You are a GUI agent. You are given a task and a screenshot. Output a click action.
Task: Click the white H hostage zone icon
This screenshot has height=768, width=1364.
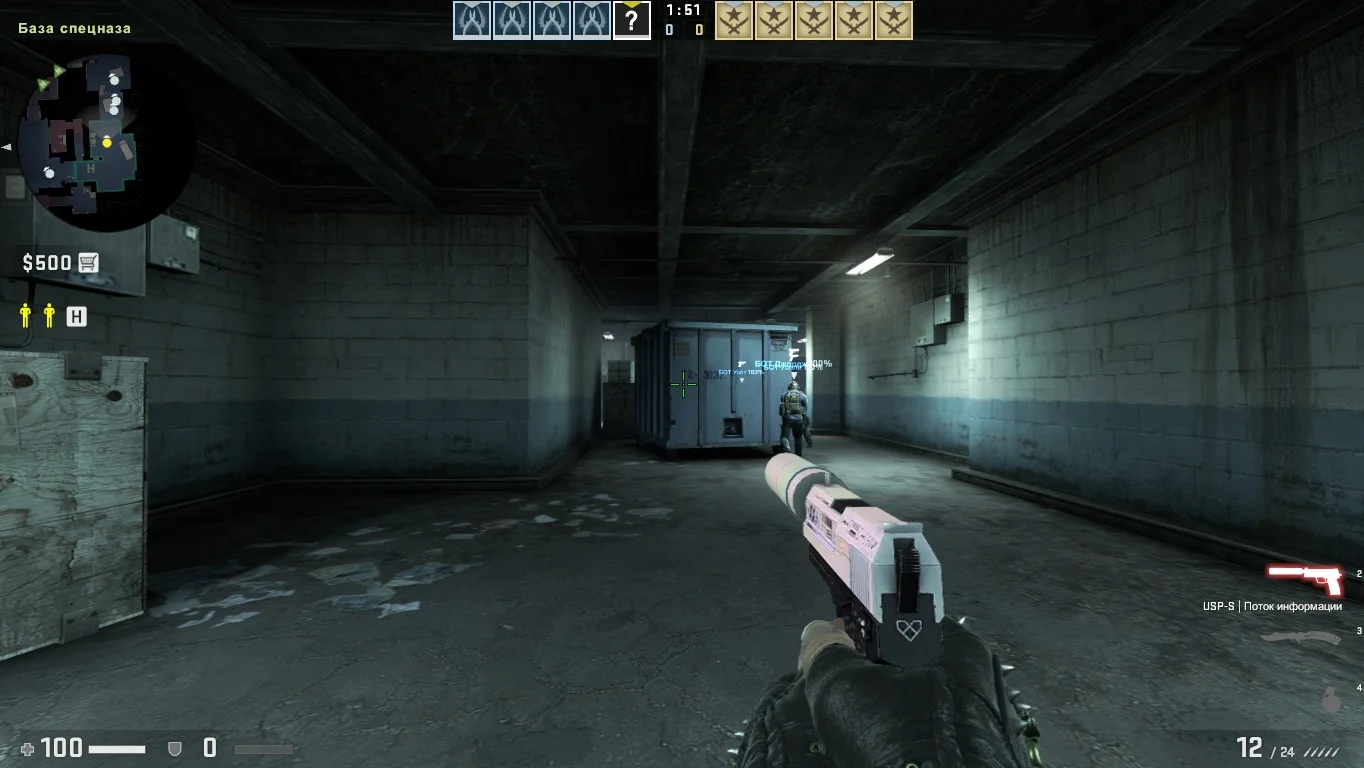click(x=76, y=317)
